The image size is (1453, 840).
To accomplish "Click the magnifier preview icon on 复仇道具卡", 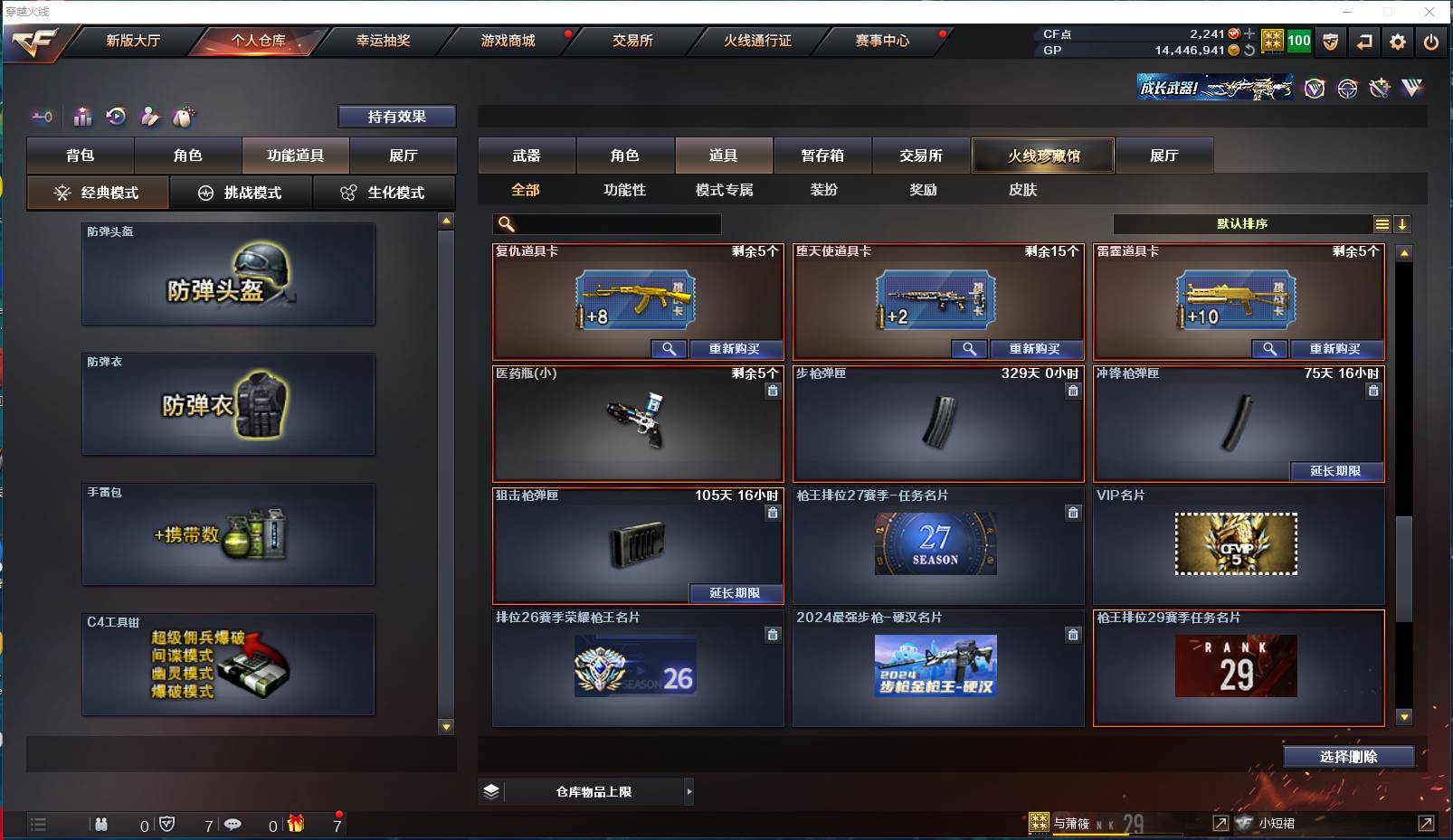I will click(x=670, y=349).
